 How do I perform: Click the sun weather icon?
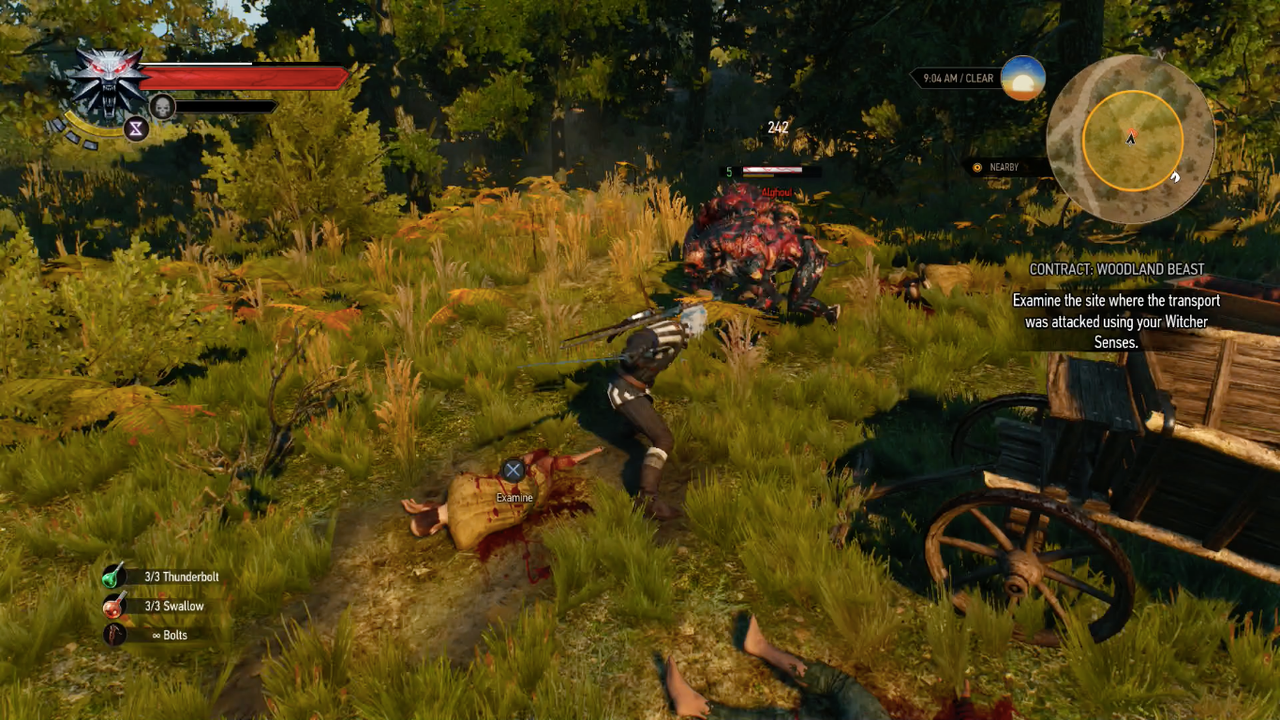coord(1022,79)
